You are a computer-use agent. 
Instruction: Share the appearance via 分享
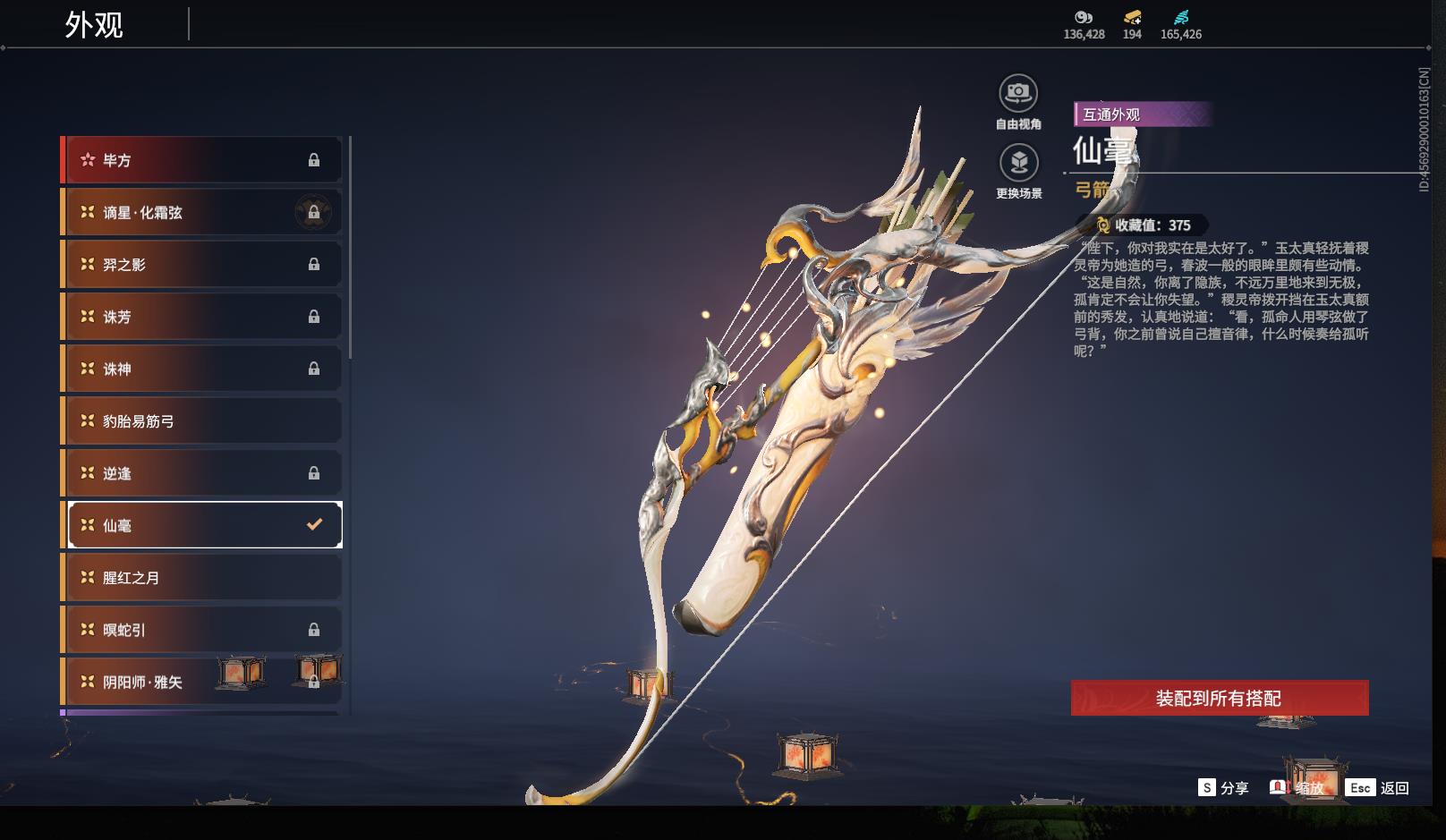[1223, 788]
